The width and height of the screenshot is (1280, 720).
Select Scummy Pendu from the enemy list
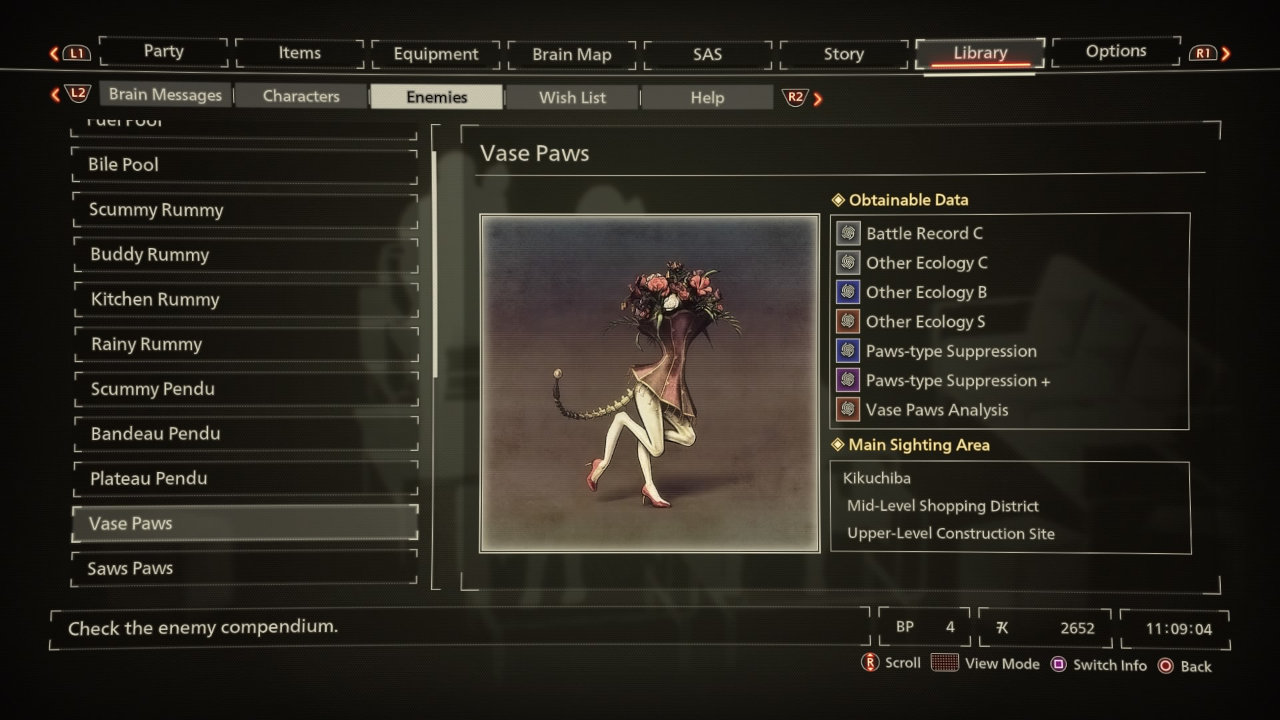(x=244, y=388)
